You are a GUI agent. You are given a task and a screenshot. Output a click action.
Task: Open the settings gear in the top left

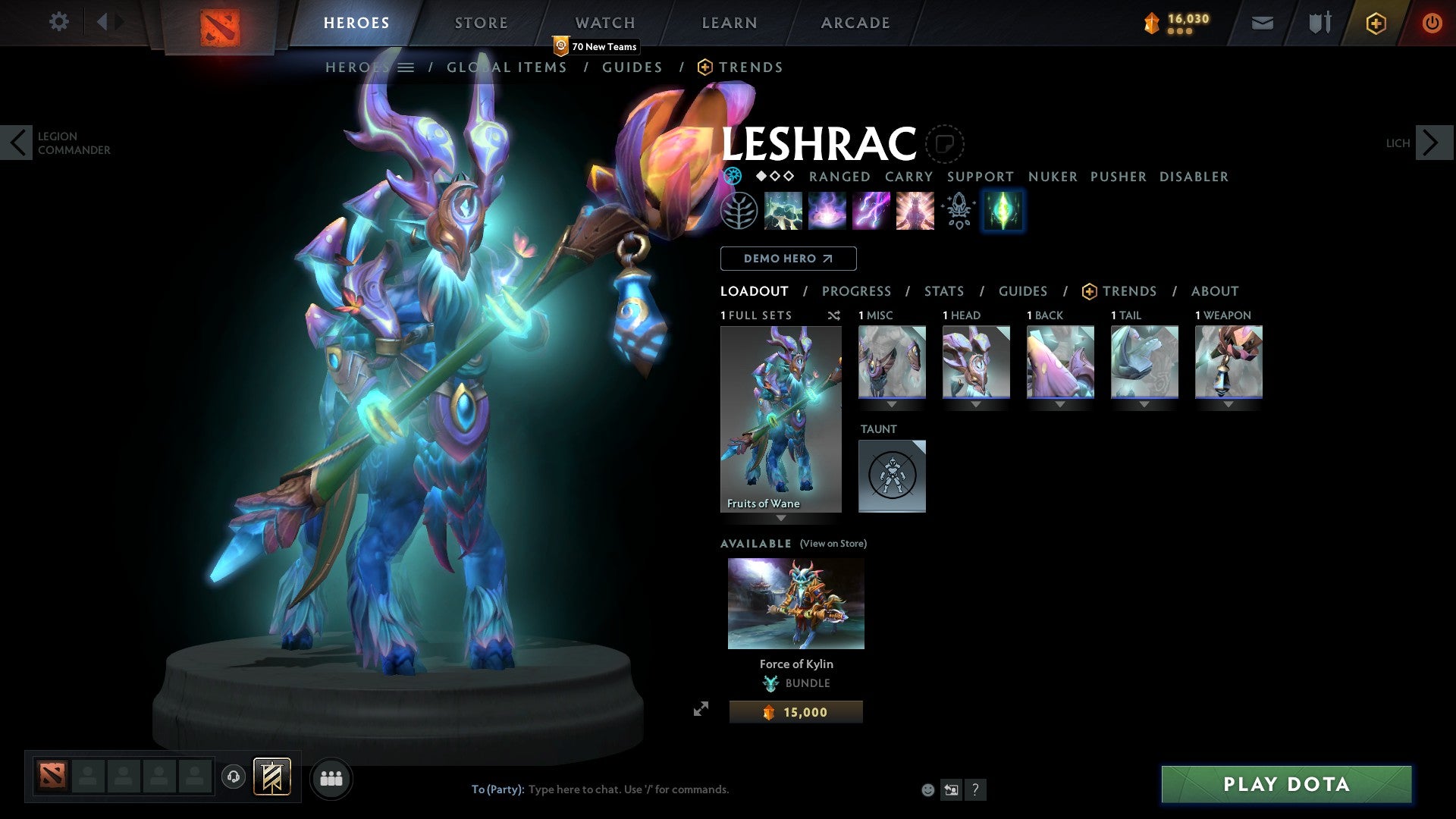58,22
